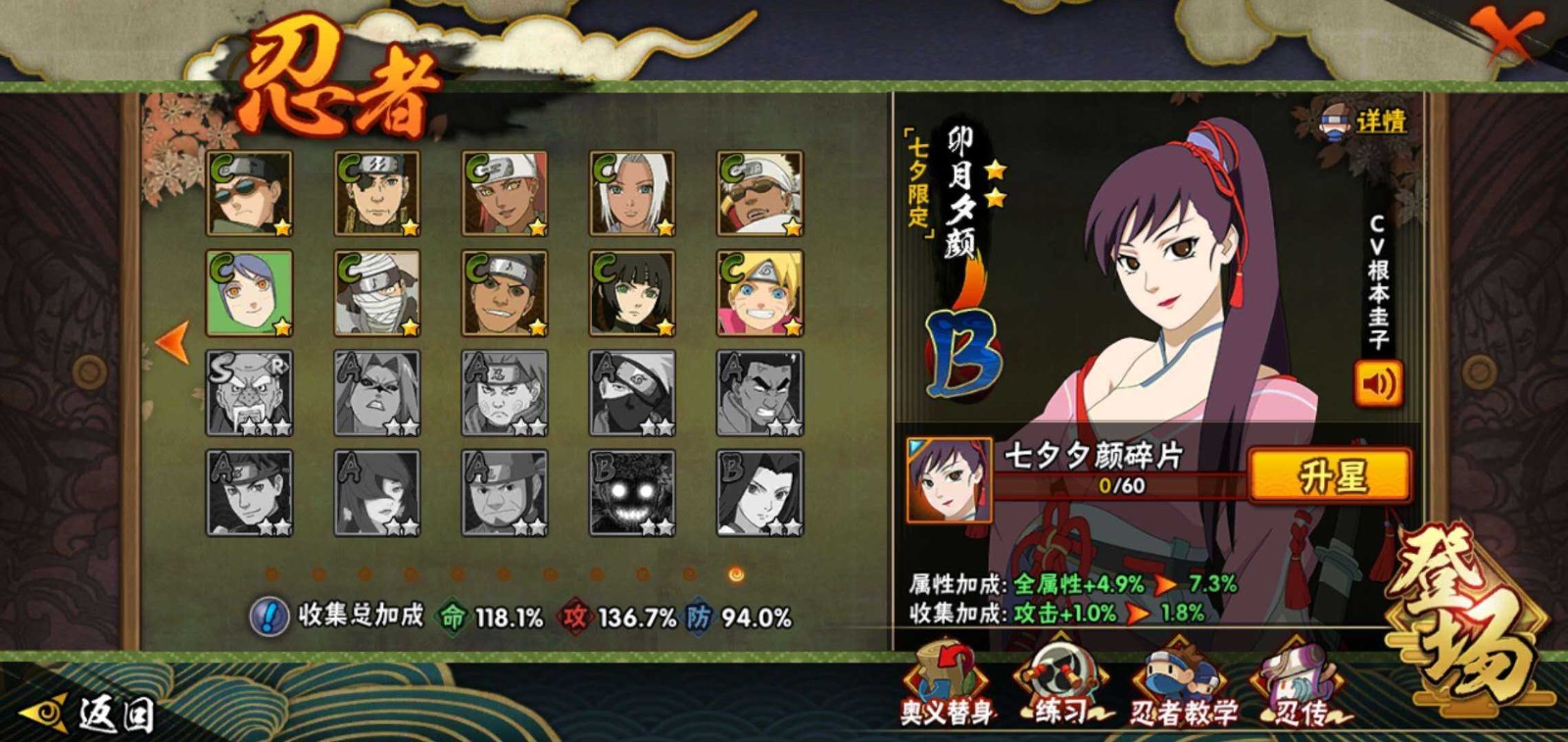Select the locked shadowy glowing-eyes B-rank portrait
The width and height of the screenshot is (1568, 742).
[632, 493]
